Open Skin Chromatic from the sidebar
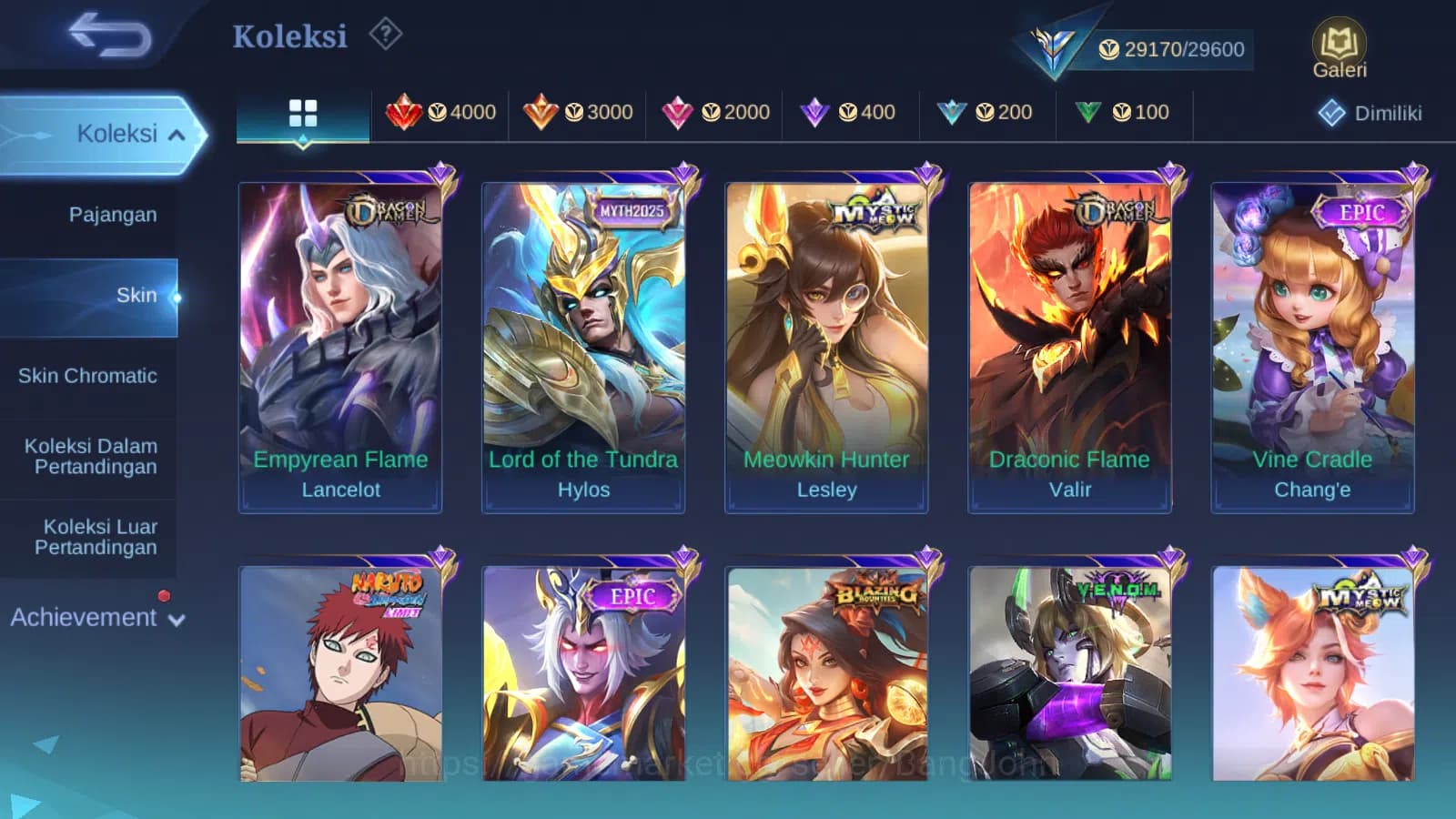This screenshot has height=819, width=1456. coord(88,376)
